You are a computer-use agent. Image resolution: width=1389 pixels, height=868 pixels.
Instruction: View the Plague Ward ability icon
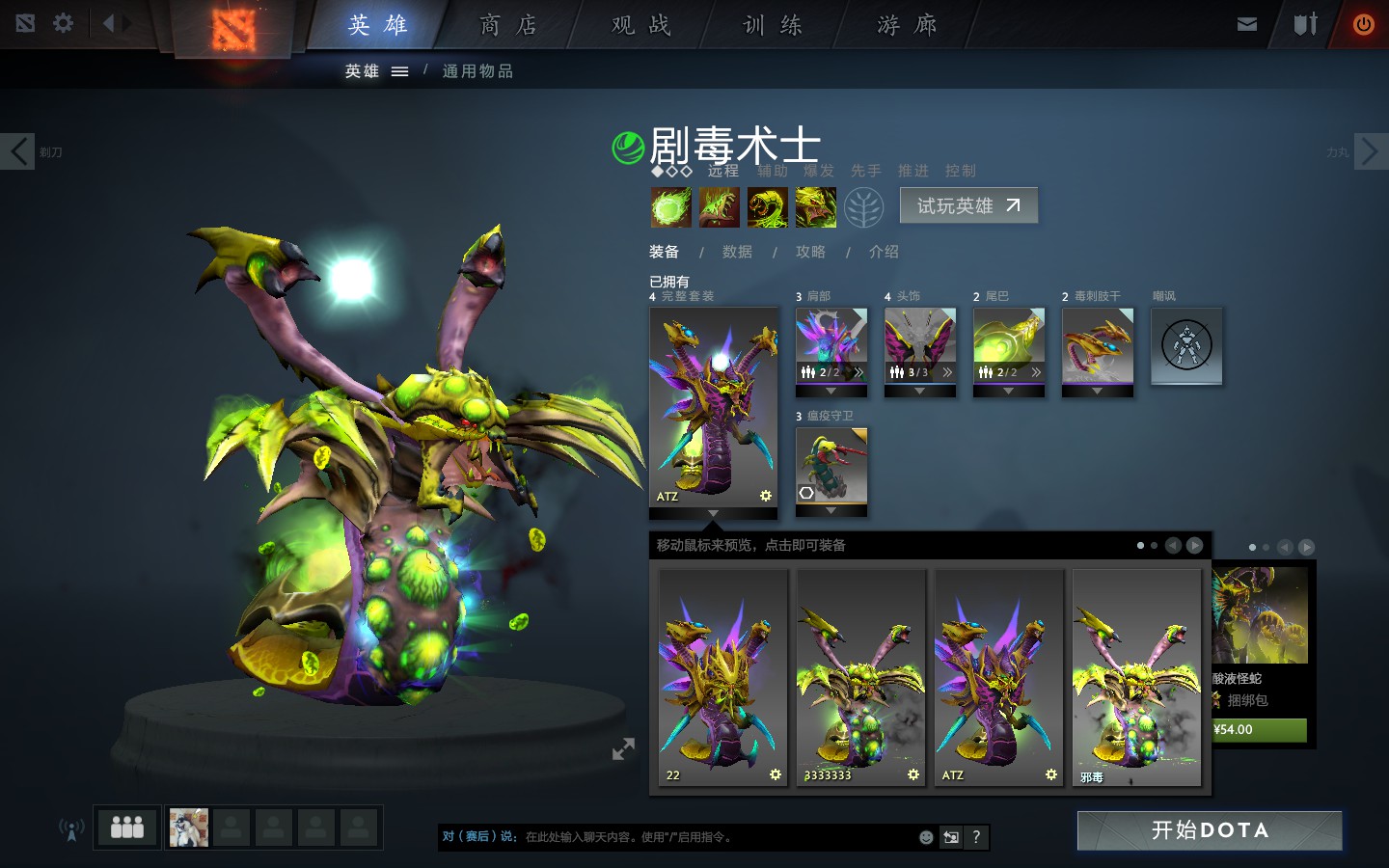(x=768, y=207)
